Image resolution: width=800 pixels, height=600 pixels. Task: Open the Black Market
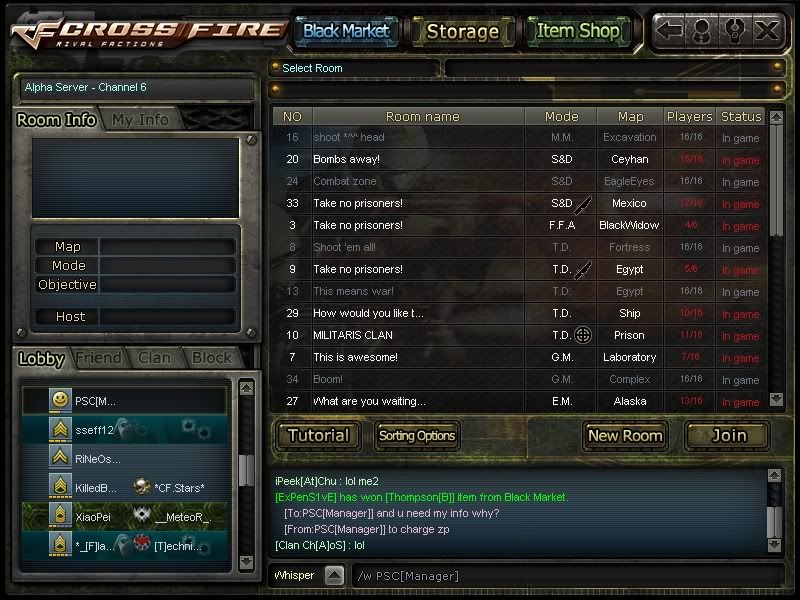pos(346,31)
